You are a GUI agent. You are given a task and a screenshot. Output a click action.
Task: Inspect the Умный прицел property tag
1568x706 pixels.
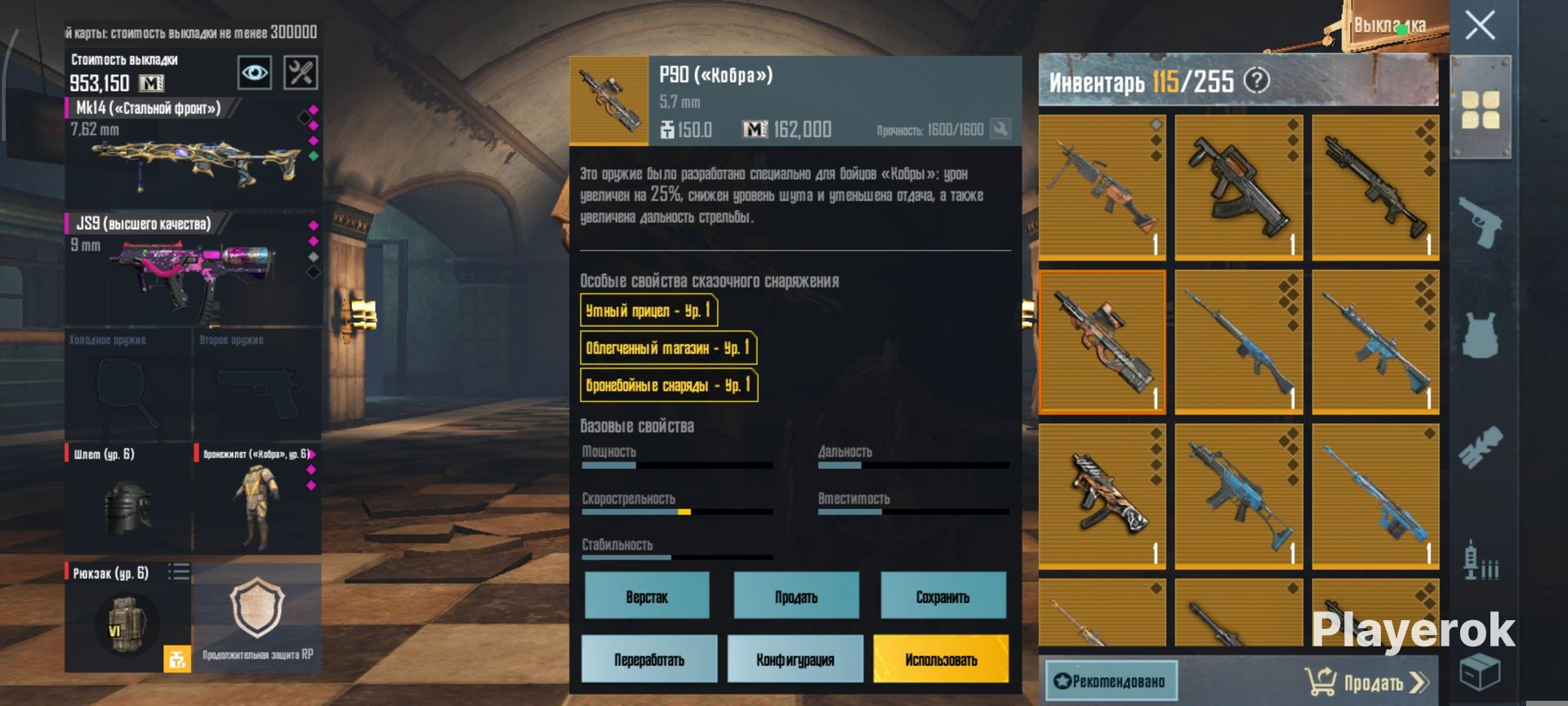click(x=648, y=311)
